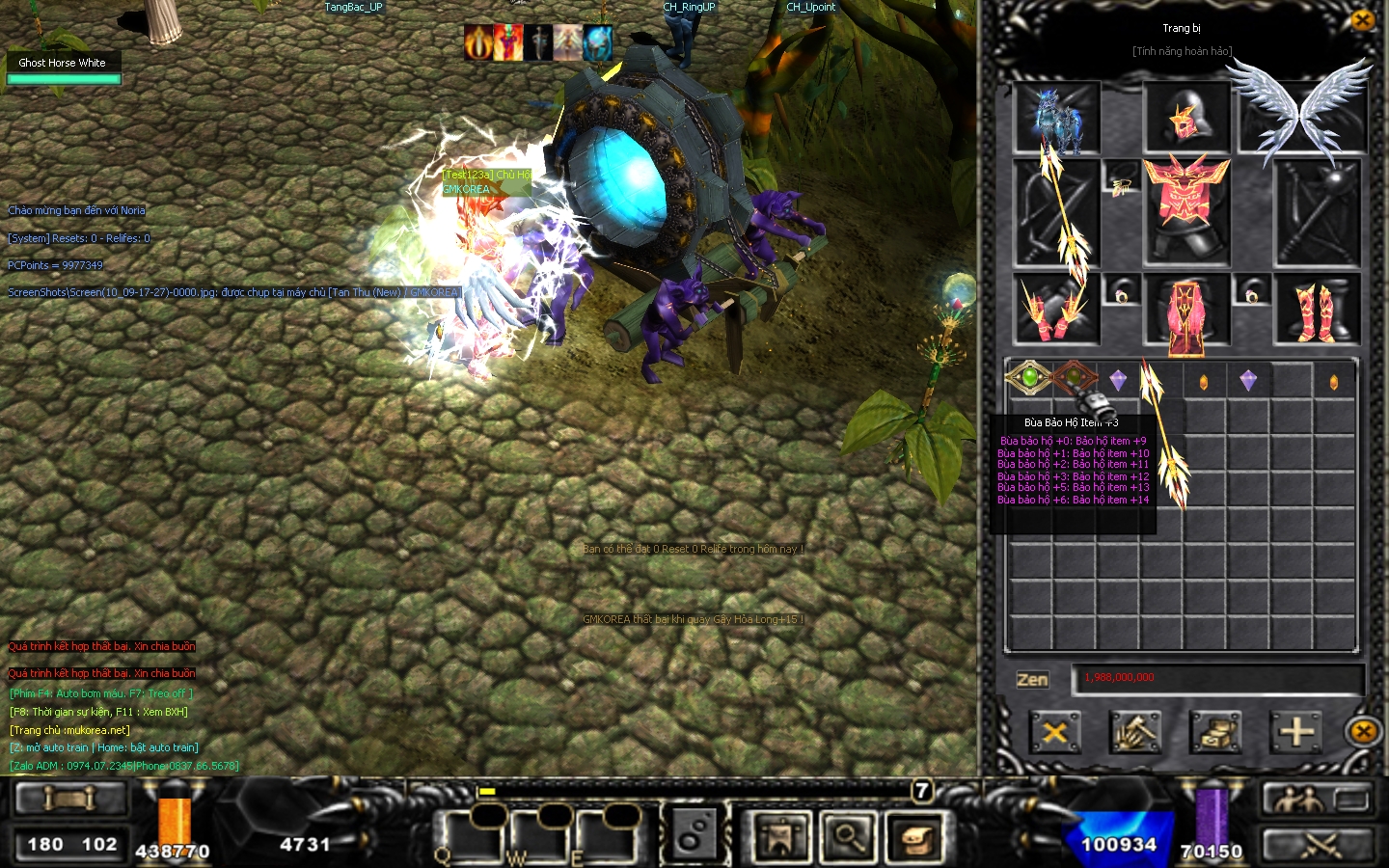Open the character info button

[781, 837]
